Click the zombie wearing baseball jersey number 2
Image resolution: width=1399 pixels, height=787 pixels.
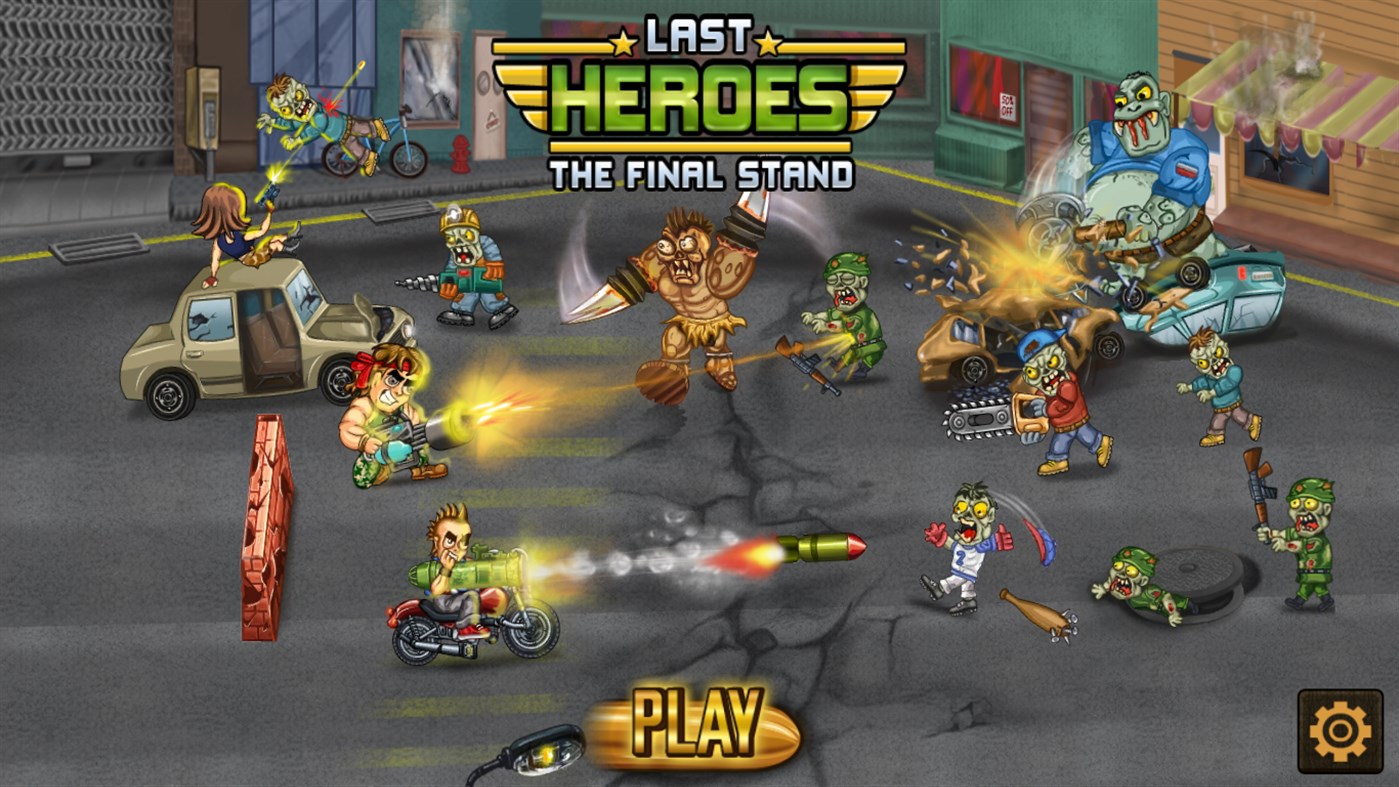(x=965, y=550)
